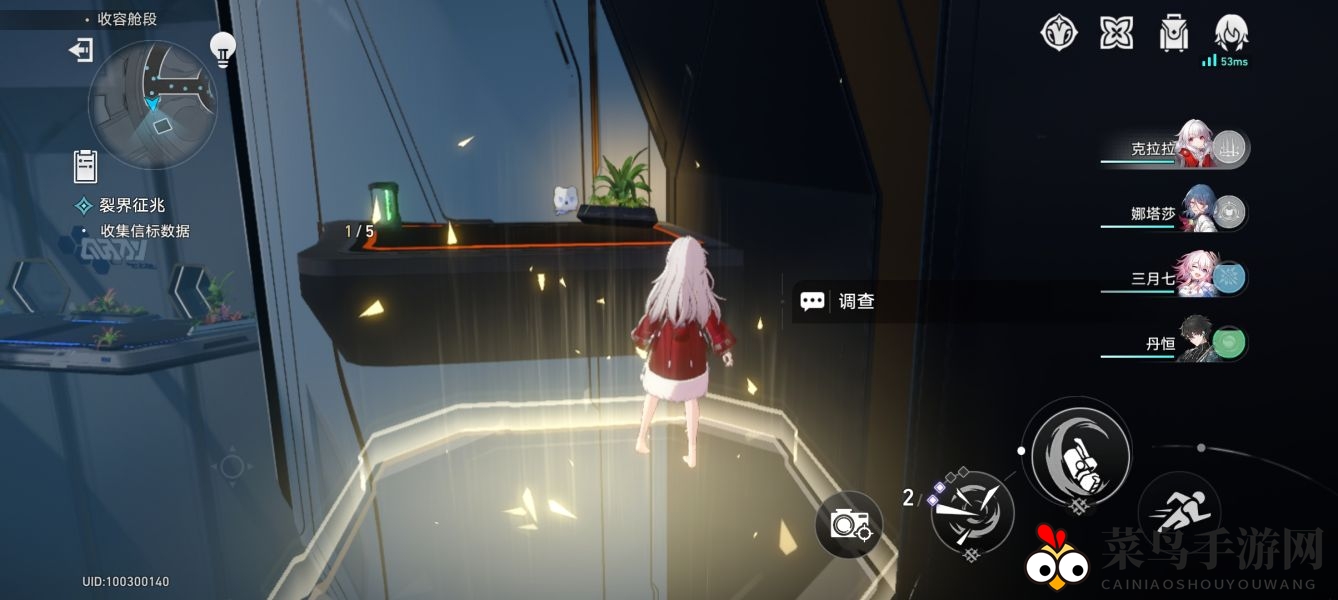The height and width of the screenshot is (600, 1338).
Task: Use the technique skill button
Action: pyautogui.click(x=971, y=512)
